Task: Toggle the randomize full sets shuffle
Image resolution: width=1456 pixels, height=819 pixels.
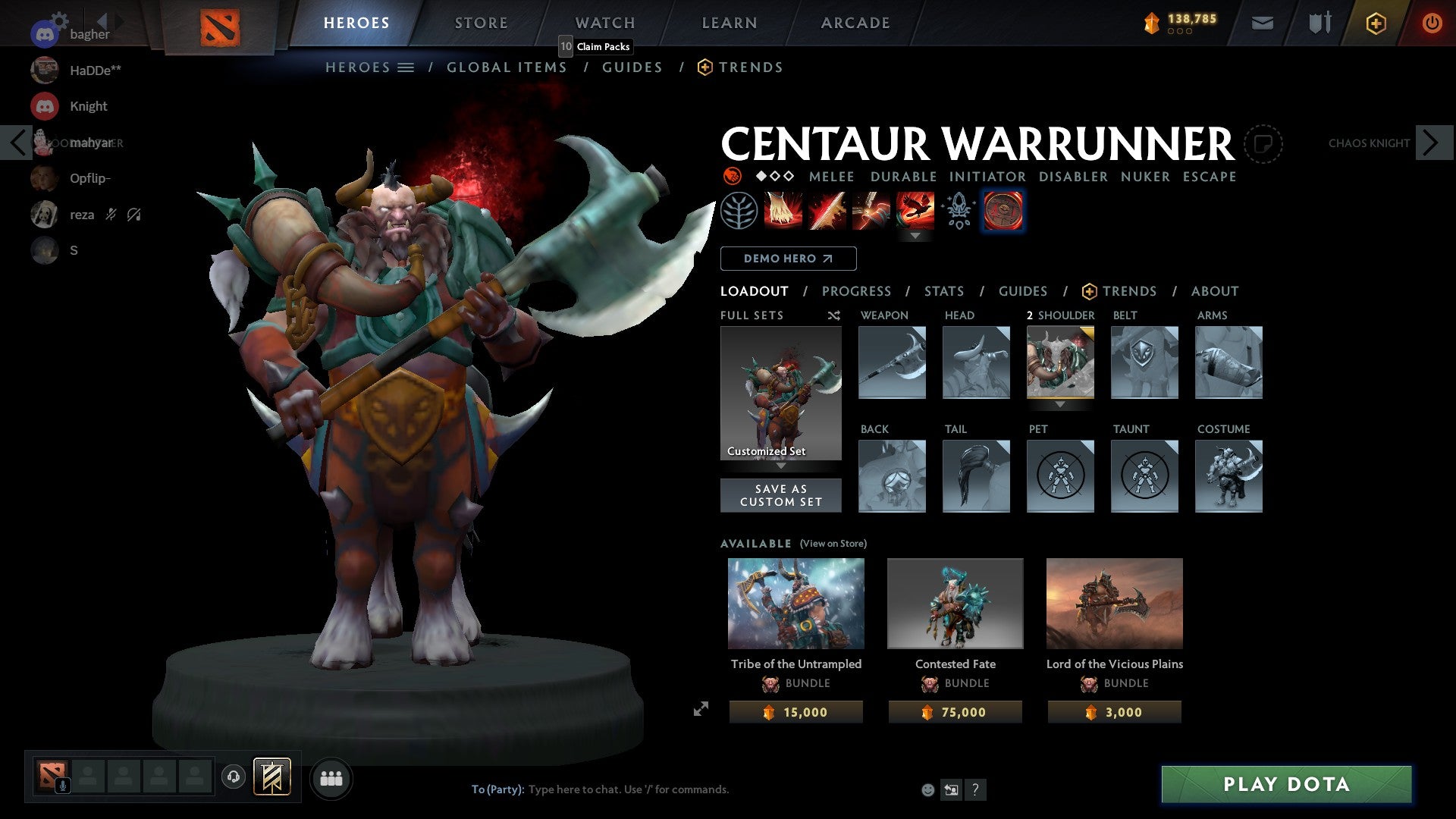Action: [x=833, y=315]
